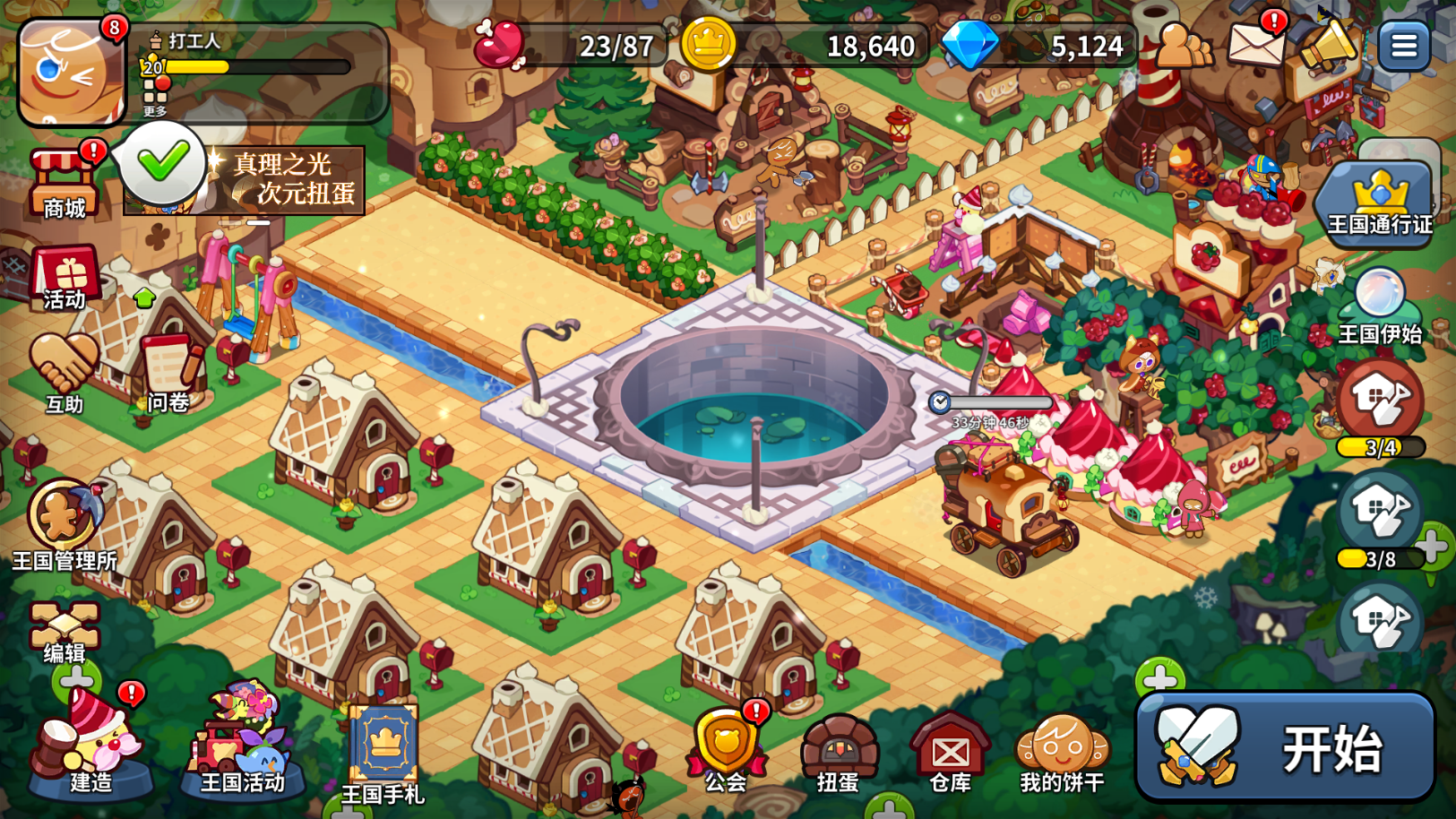
Task: Enter 编辑 edit mode
Action: coord(64,632)
